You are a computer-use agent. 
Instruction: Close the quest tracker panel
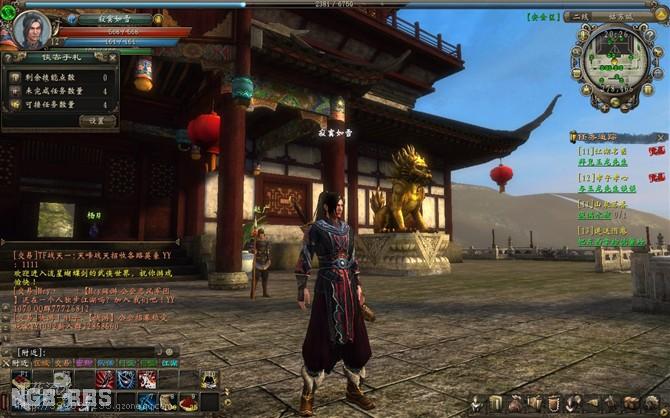658,136
